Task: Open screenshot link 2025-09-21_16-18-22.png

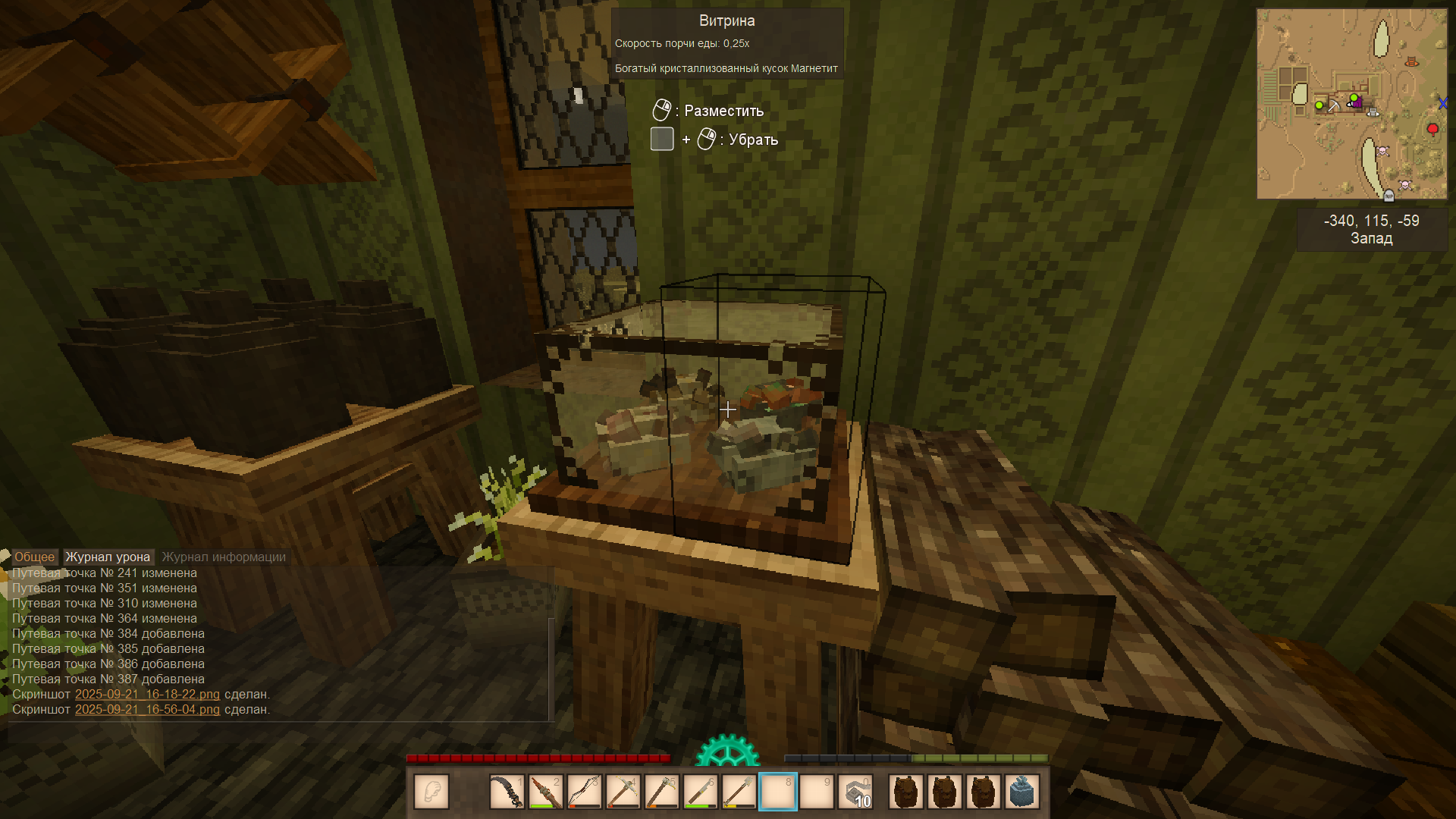Action: click(x=147, y=694)
